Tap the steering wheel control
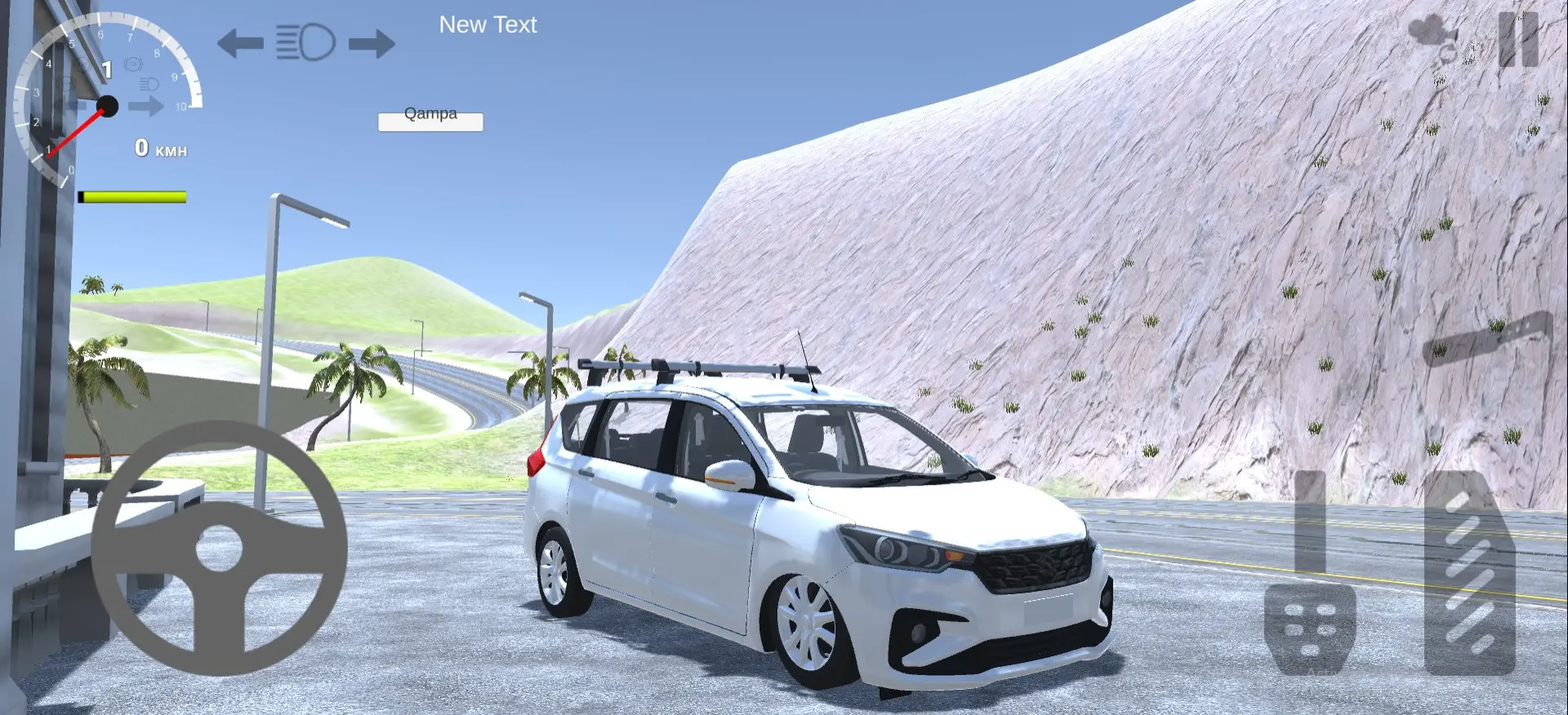The height and width of the screenshot is (715, 1568). click(x=219, y=548)
